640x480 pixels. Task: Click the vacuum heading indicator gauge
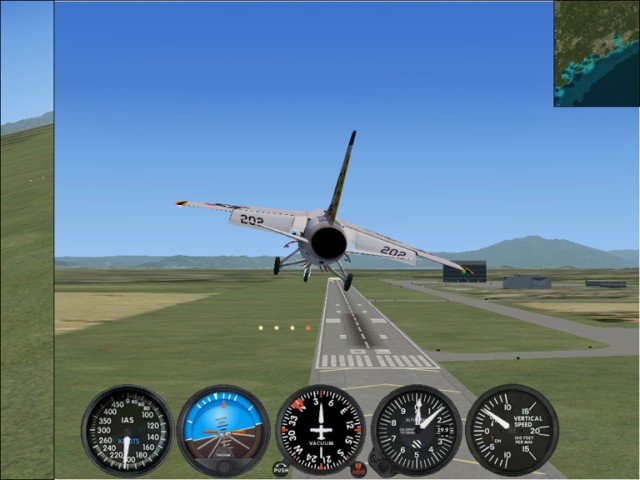coord(320,430)
